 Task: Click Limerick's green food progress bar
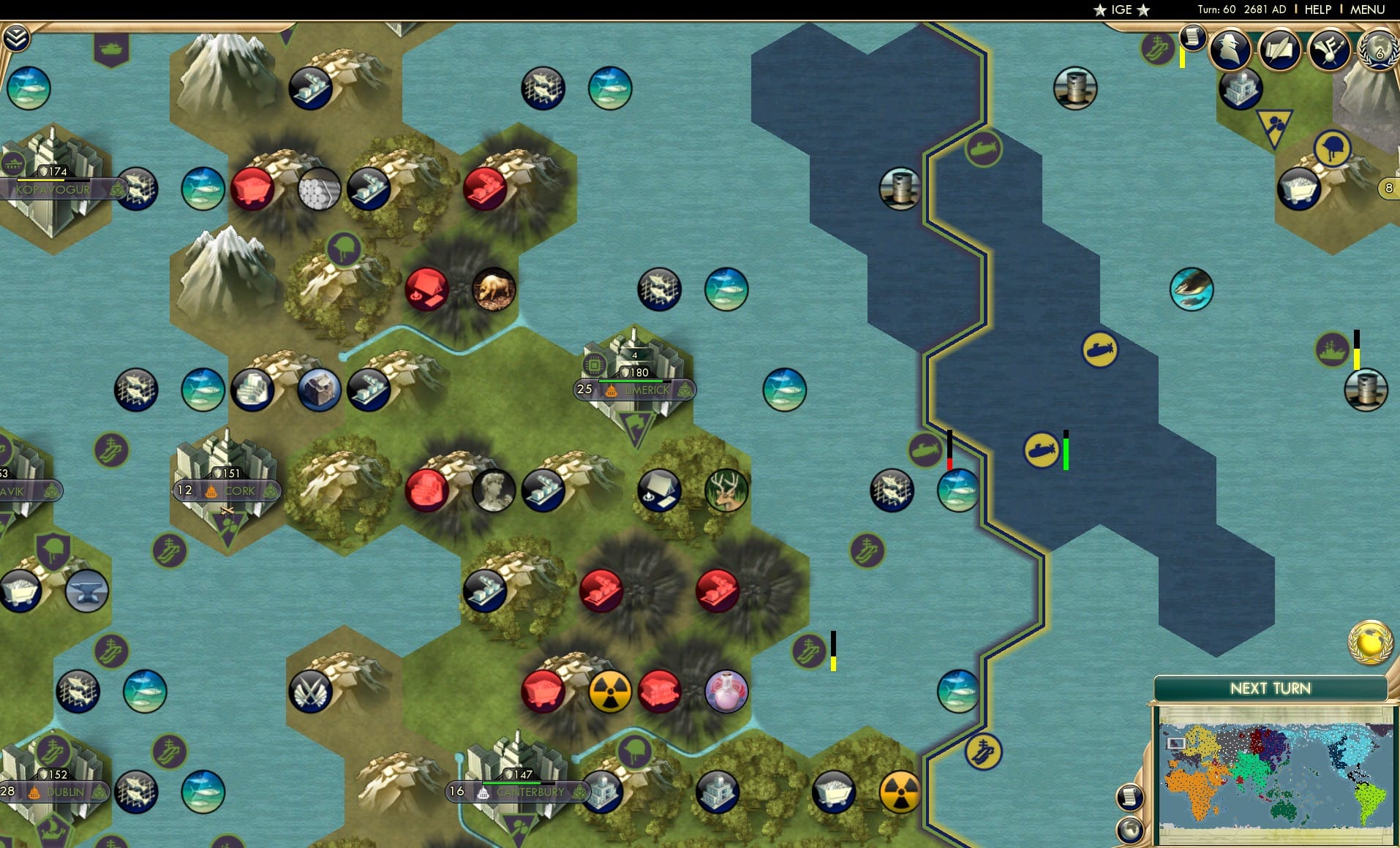pyautogui.click(x=631, y=381)
